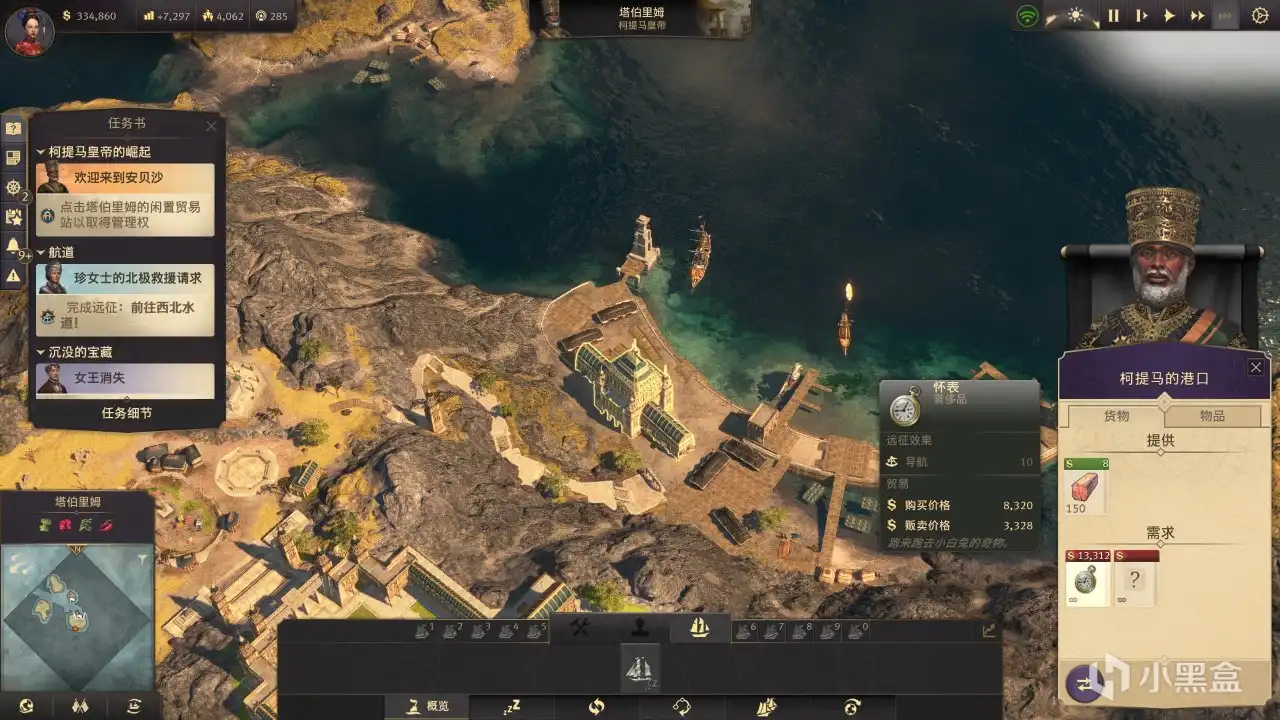Open the help book icon in left sidebar
This screenshot has width=1280, height=720.
pos(12,128)
